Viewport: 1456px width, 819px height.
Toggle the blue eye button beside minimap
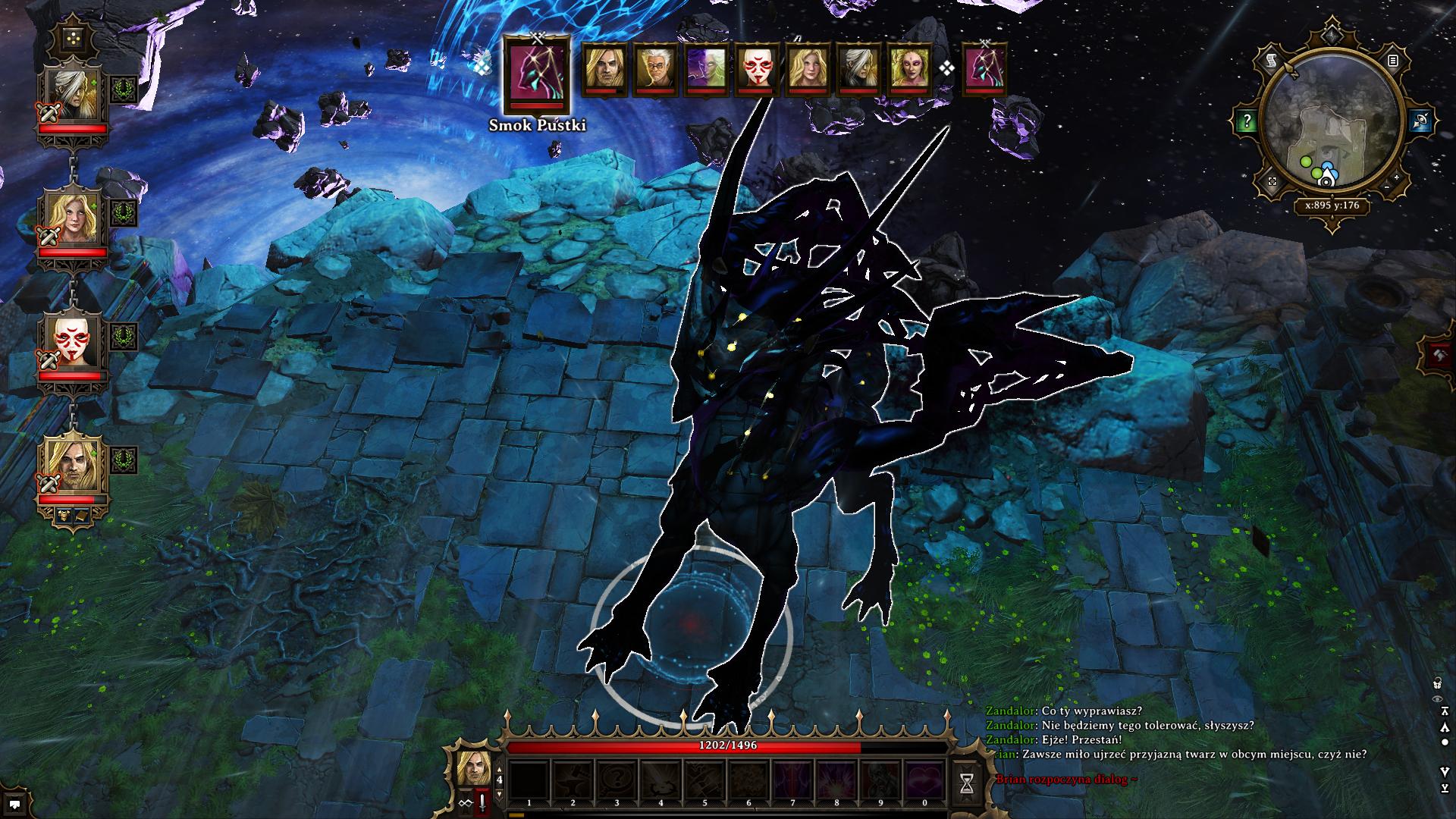click(1420, 121)
